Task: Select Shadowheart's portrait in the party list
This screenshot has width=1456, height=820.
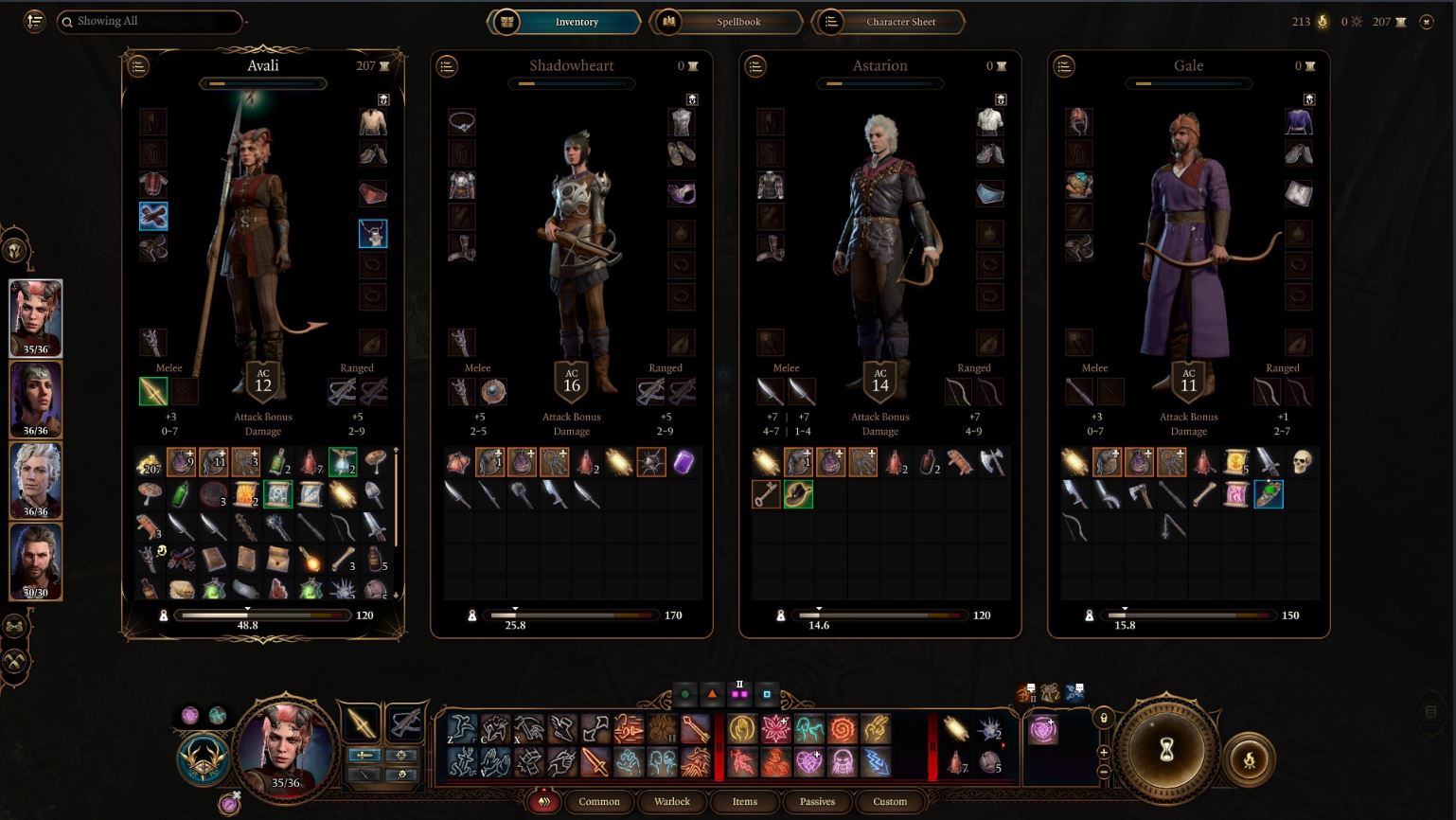Action: pos(36,400)
